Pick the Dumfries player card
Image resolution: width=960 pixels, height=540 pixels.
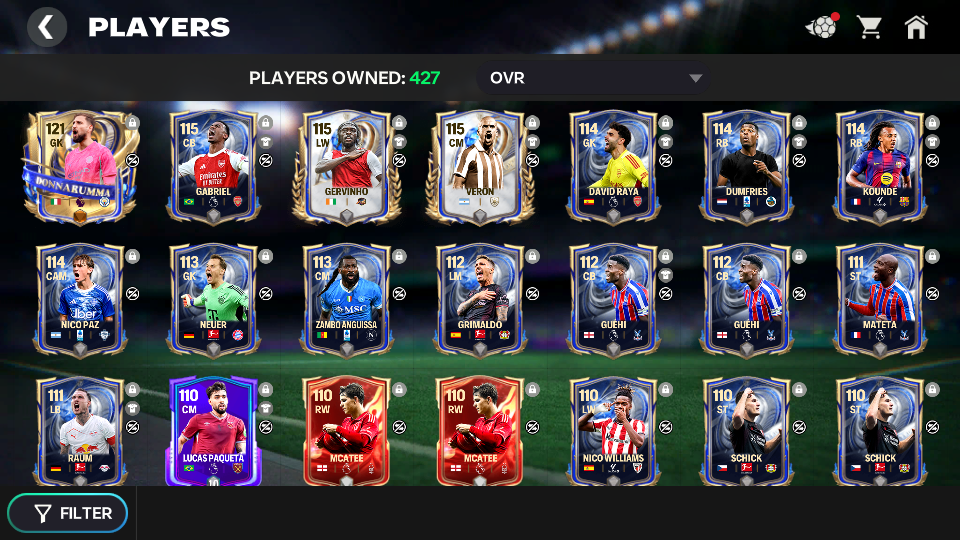tap(747, 166)
